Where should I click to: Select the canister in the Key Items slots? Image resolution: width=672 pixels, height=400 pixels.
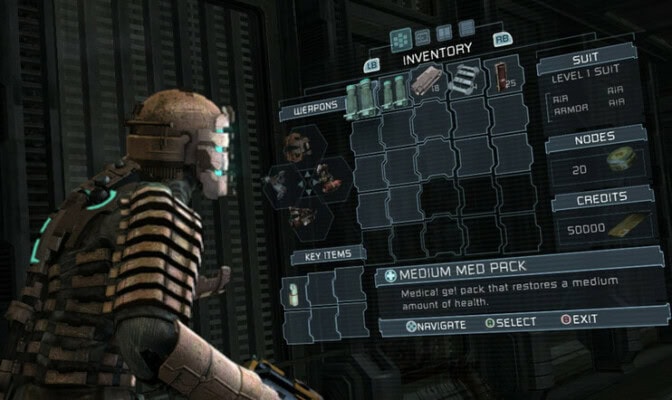pos(294,291)
